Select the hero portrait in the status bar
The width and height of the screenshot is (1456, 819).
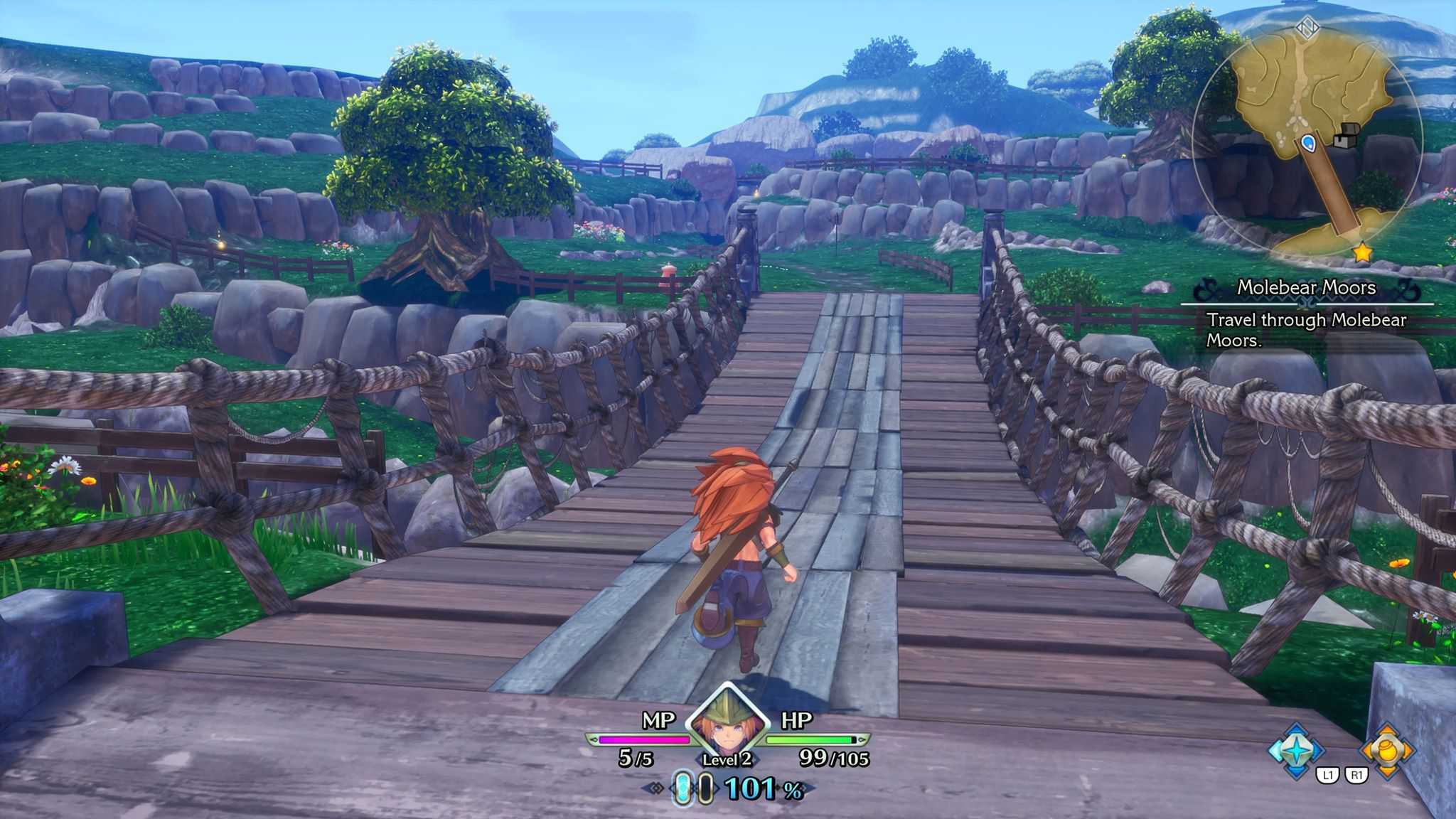pyautogui.click(x=727, y=724)
